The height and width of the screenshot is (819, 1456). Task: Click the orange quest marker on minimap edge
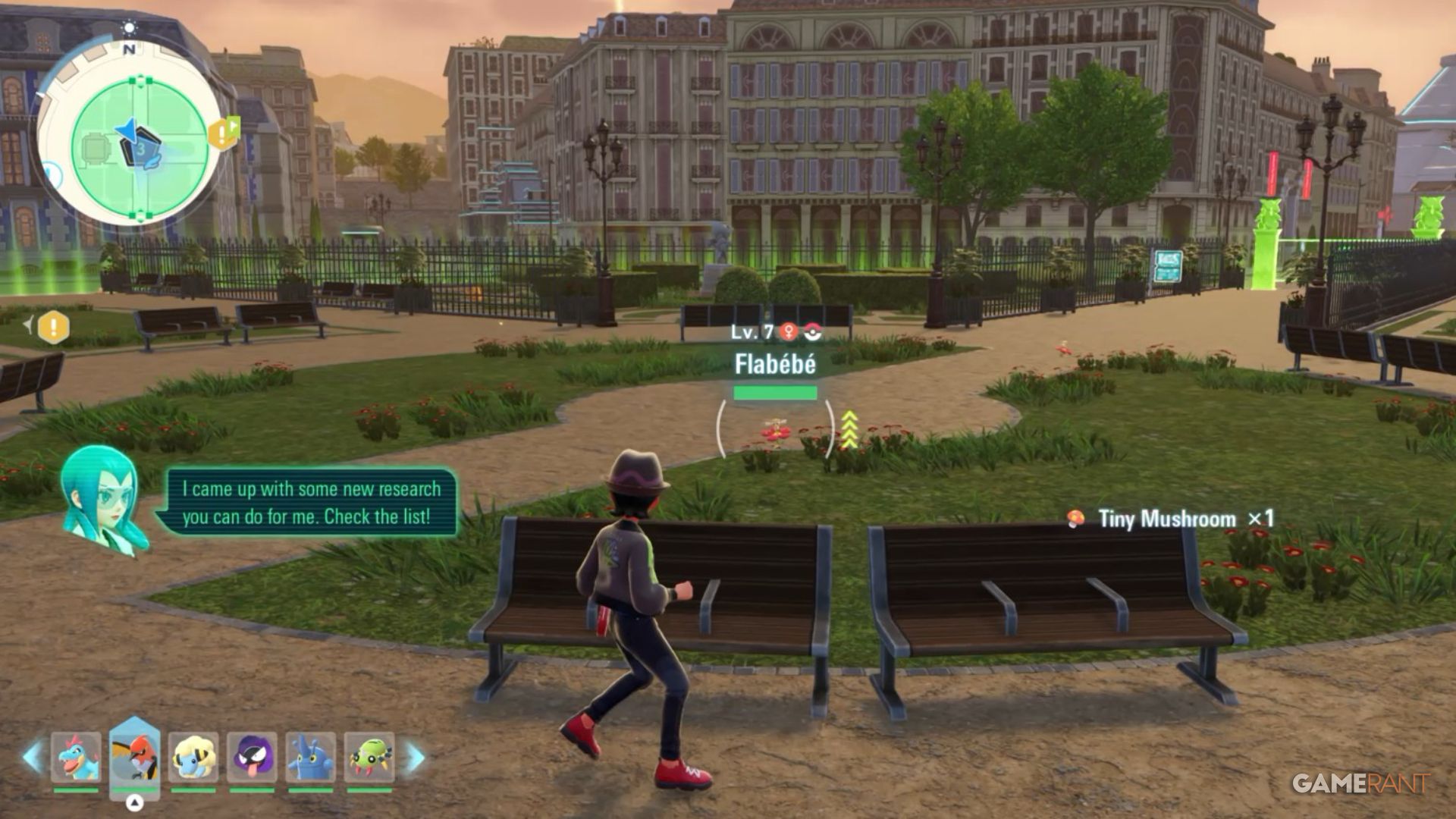click(x=223, y=133)
